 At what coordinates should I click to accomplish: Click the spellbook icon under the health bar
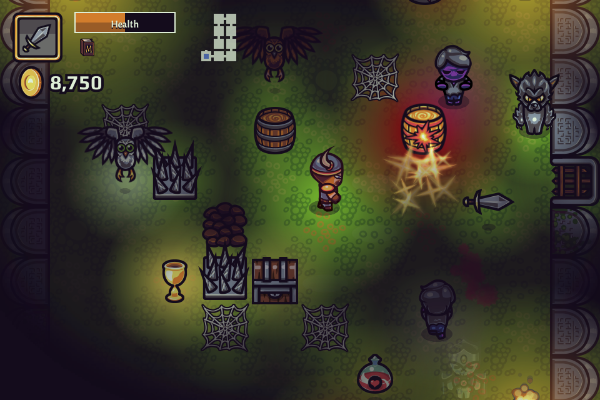click(87, 47)
